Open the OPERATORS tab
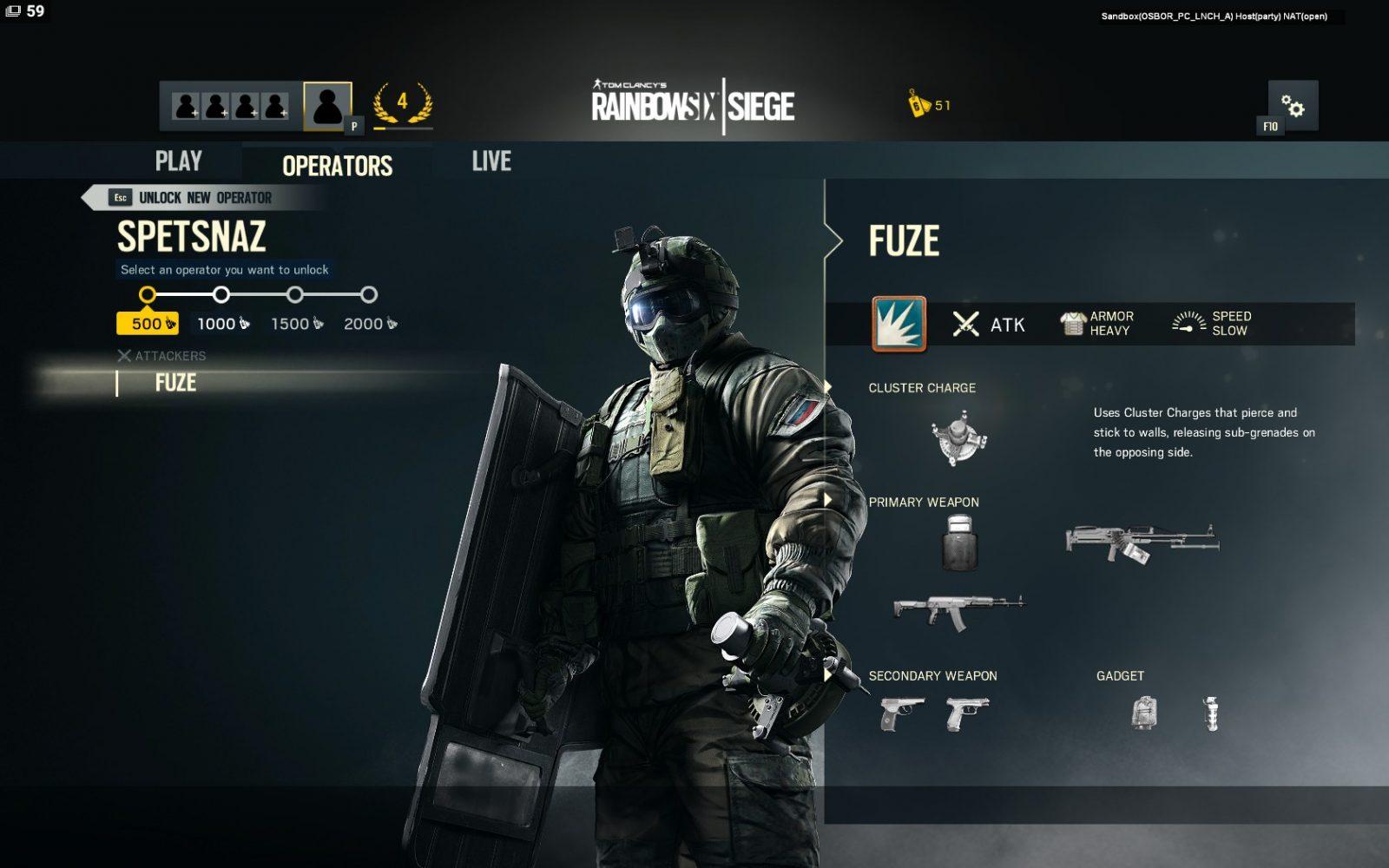The image size is (1389, 868). tap(337, 165)
